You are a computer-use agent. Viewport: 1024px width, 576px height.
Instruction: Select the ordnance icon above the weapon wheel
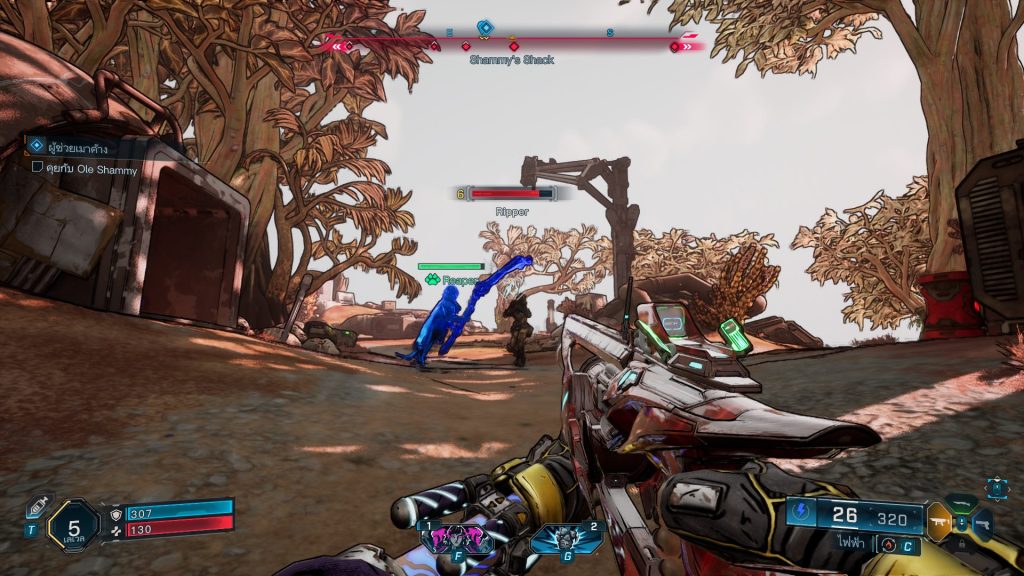997,487
